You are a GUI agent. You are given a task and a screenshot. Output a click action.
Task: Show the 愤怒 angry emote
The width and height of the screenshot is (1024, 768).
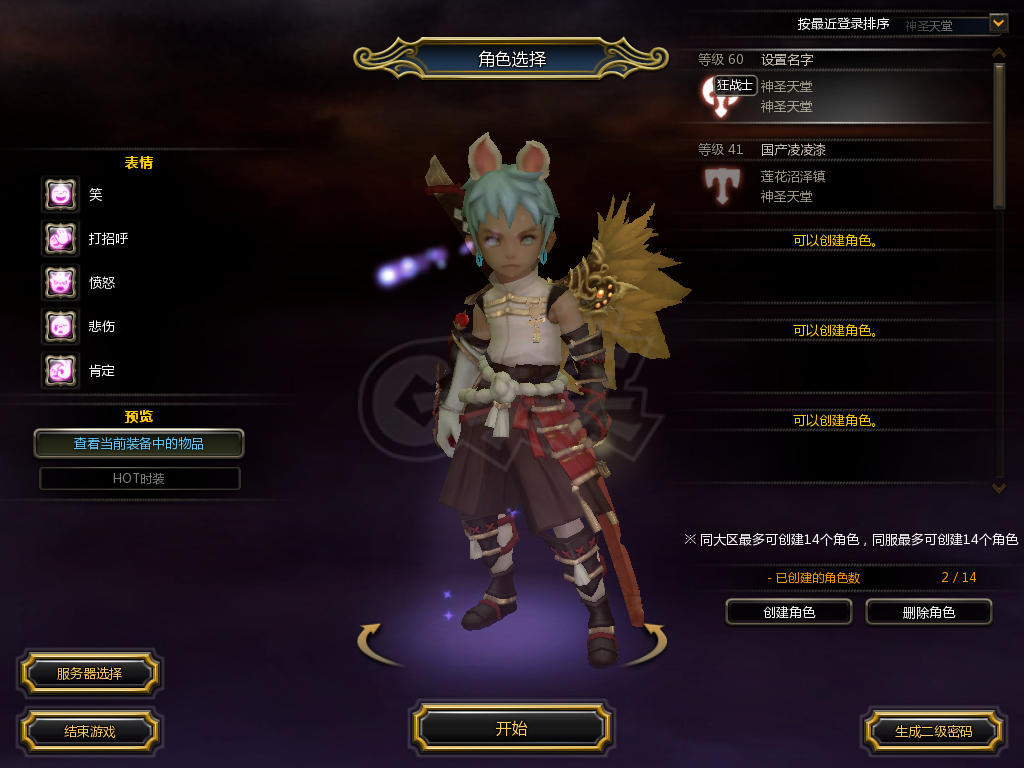(60, 282)
